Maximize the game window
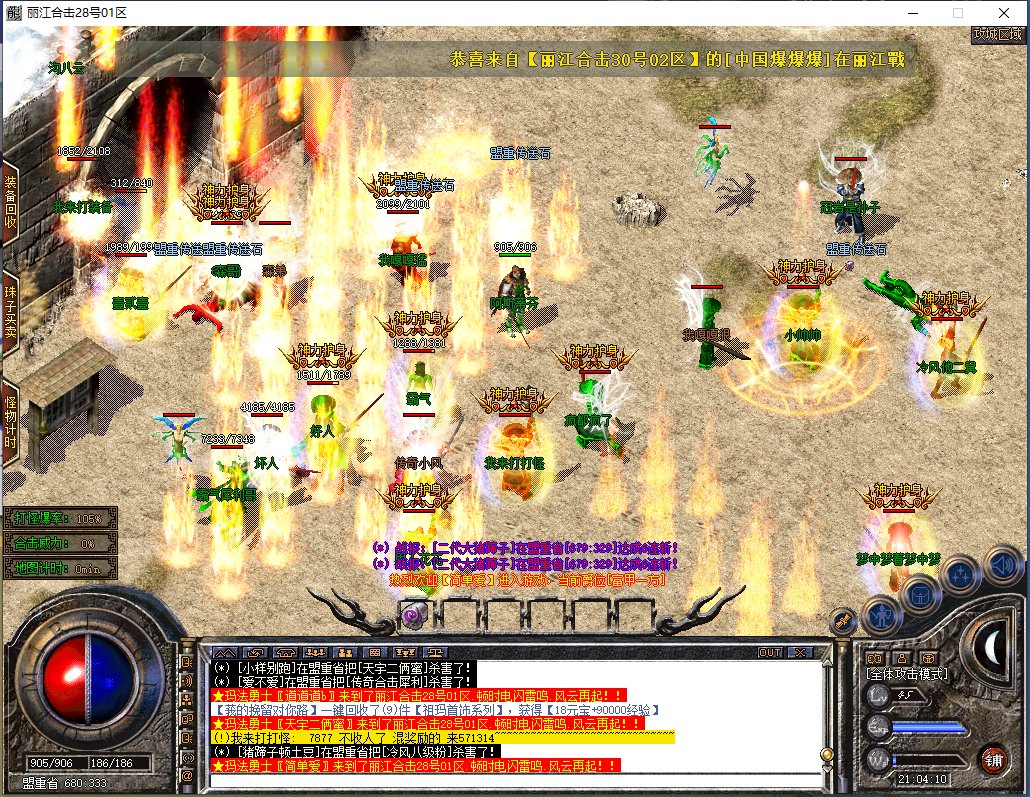The height and width of the screenshot is (797, 1030). tap(957, 12)
